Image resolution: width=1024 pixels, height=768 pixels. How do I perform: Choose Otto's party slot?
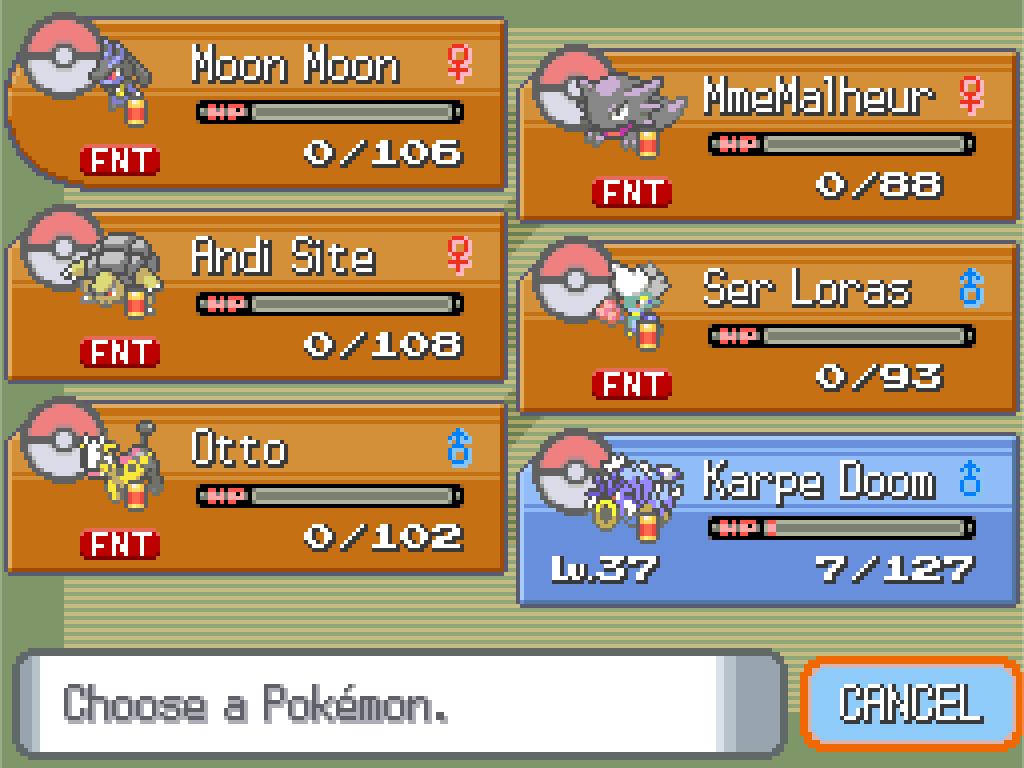(x=258, y=488)
